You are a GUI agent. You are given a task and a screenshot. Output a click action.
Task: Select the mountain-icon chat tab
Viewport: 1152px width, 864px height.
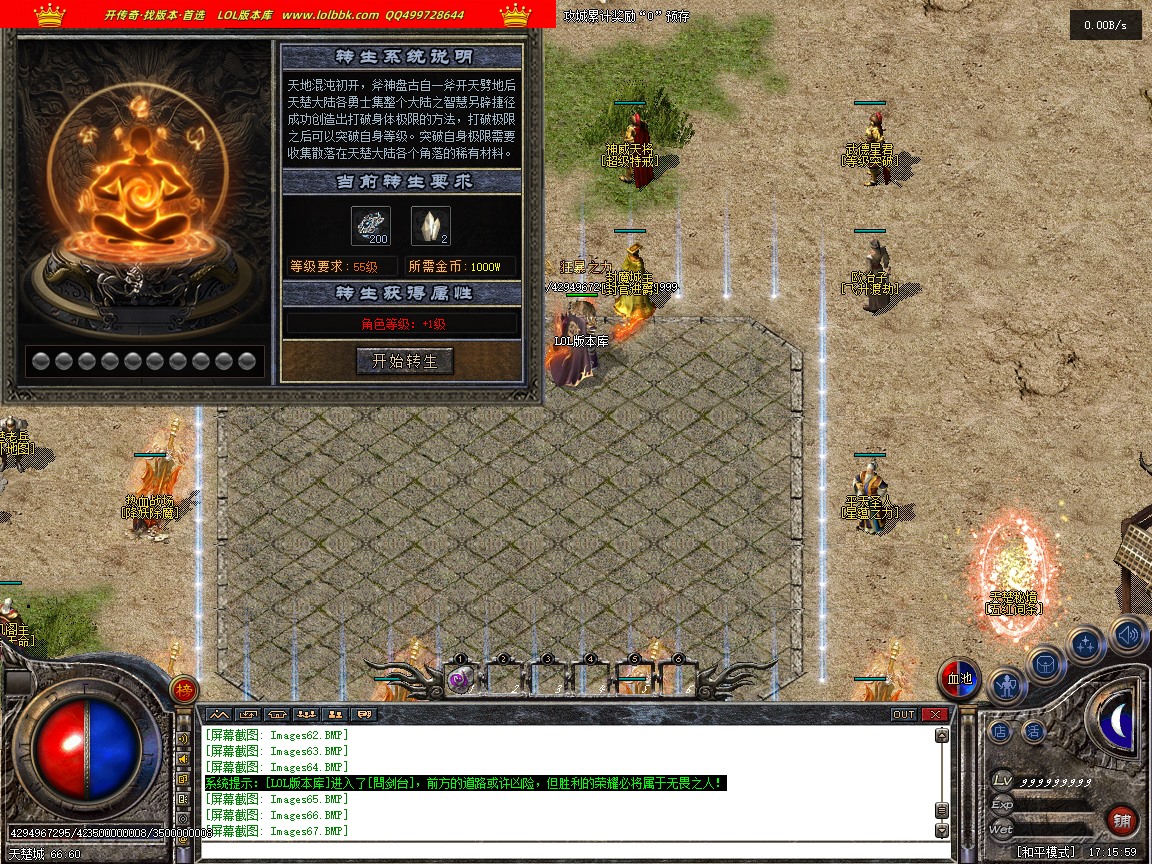pyautogui.click(x=219, y=715)
